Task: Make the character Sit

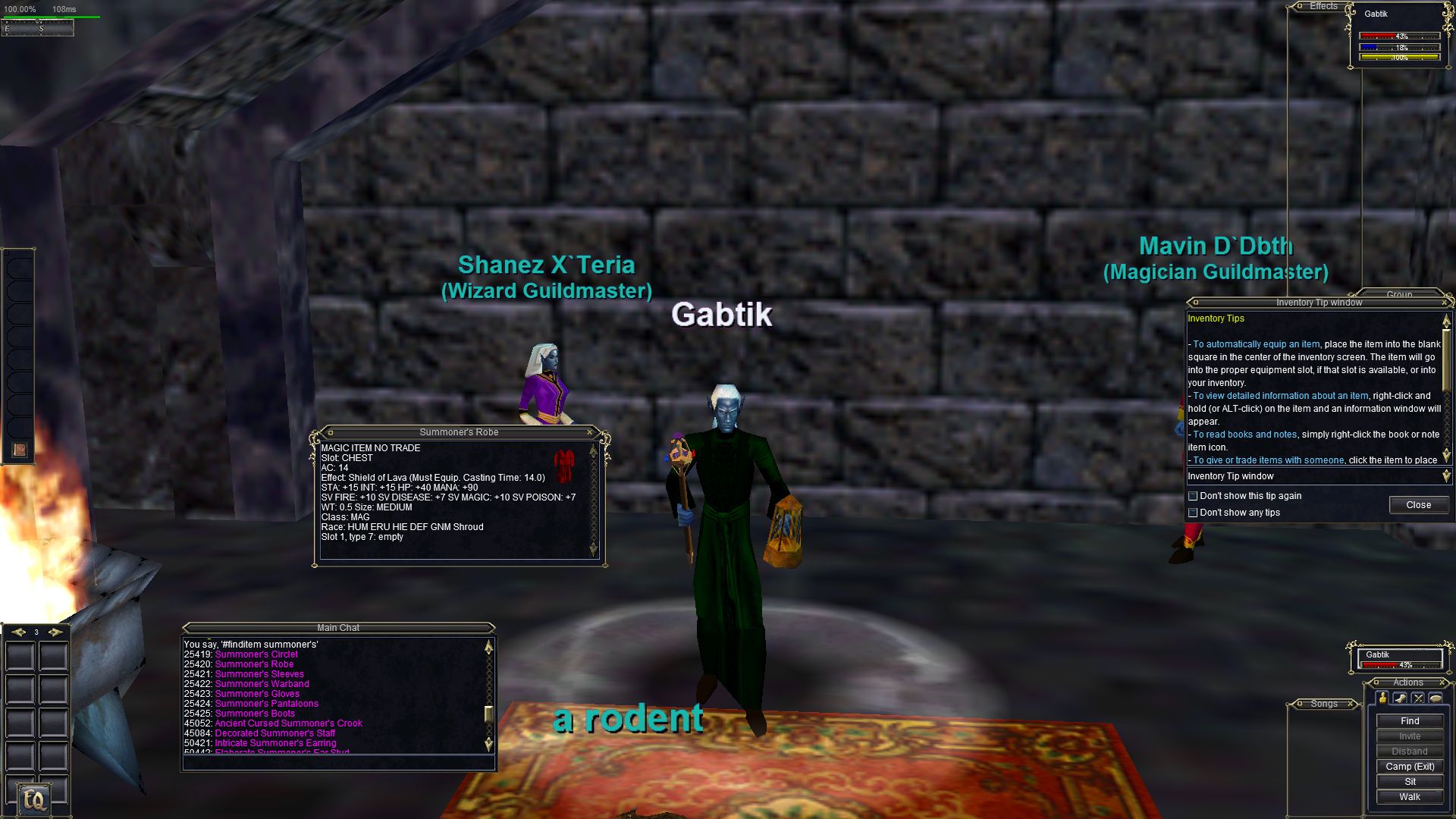Action: click(1409, 782)
